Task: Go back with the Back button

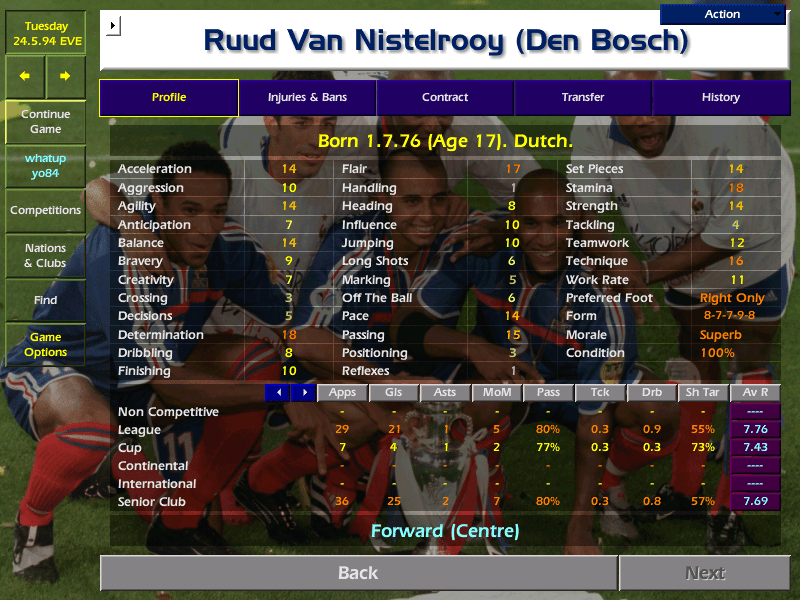Action: (358, 573)
